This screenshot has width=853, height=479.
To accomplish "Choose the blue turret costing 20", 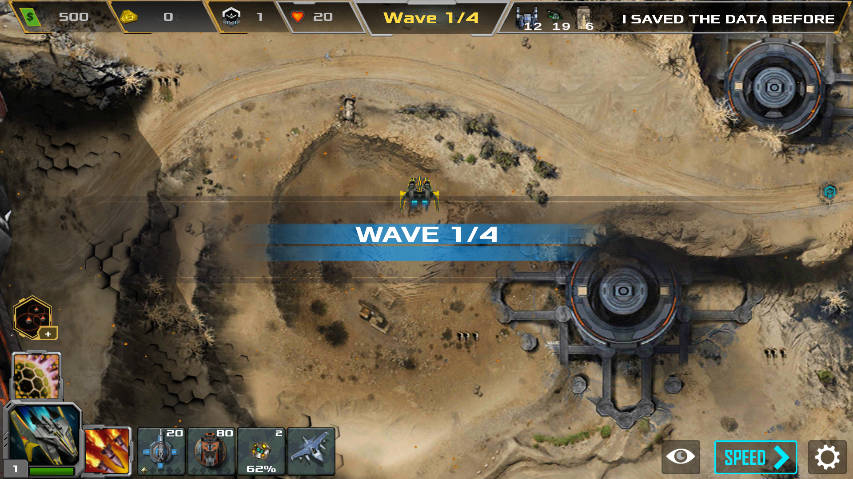I will (x=160, y=450).
